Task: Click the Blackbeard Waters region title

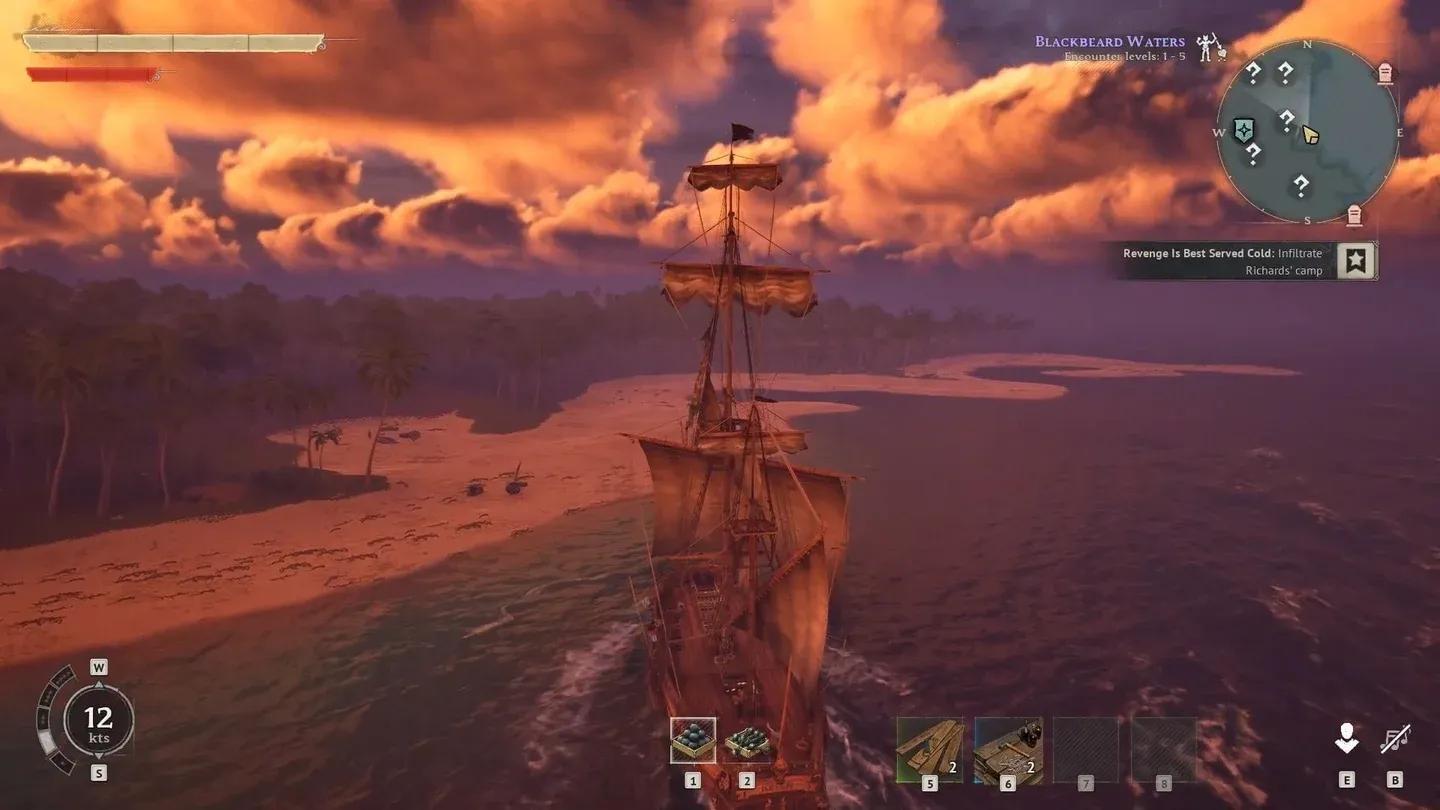Action: [1109, 40]
